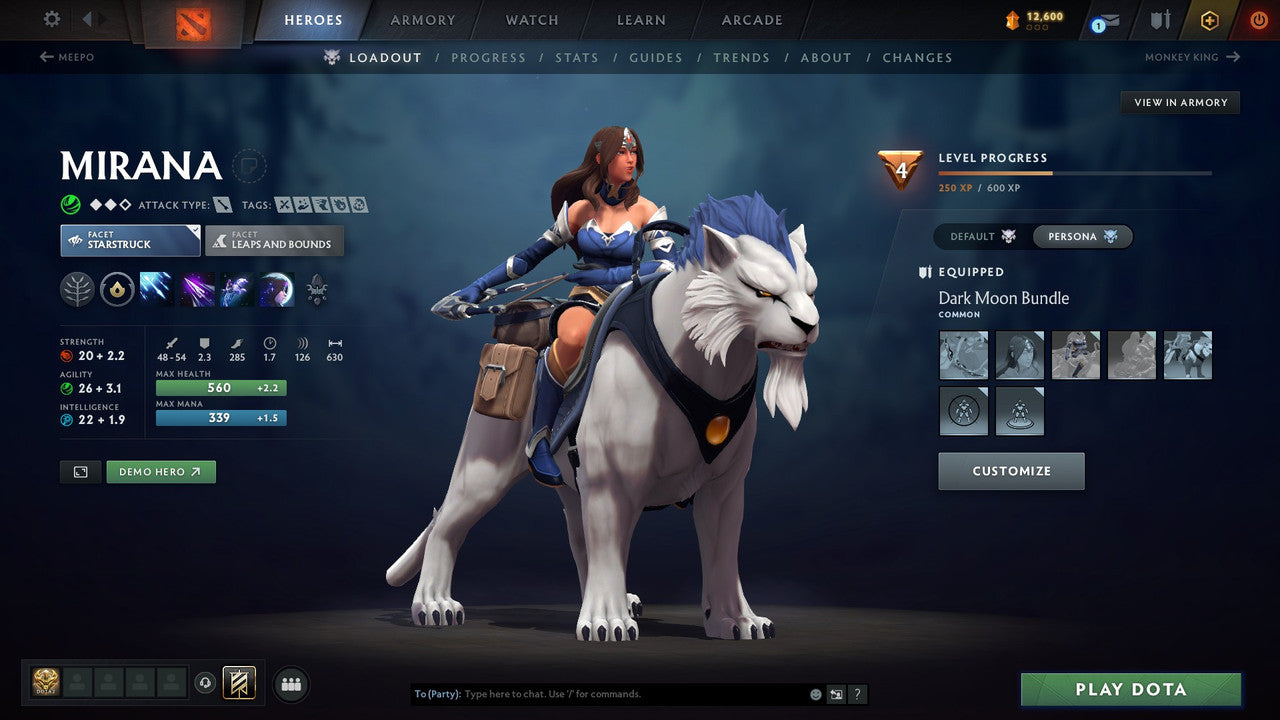
Task: Open VIEW IN ARMORY
Action: click(1180, 102)
